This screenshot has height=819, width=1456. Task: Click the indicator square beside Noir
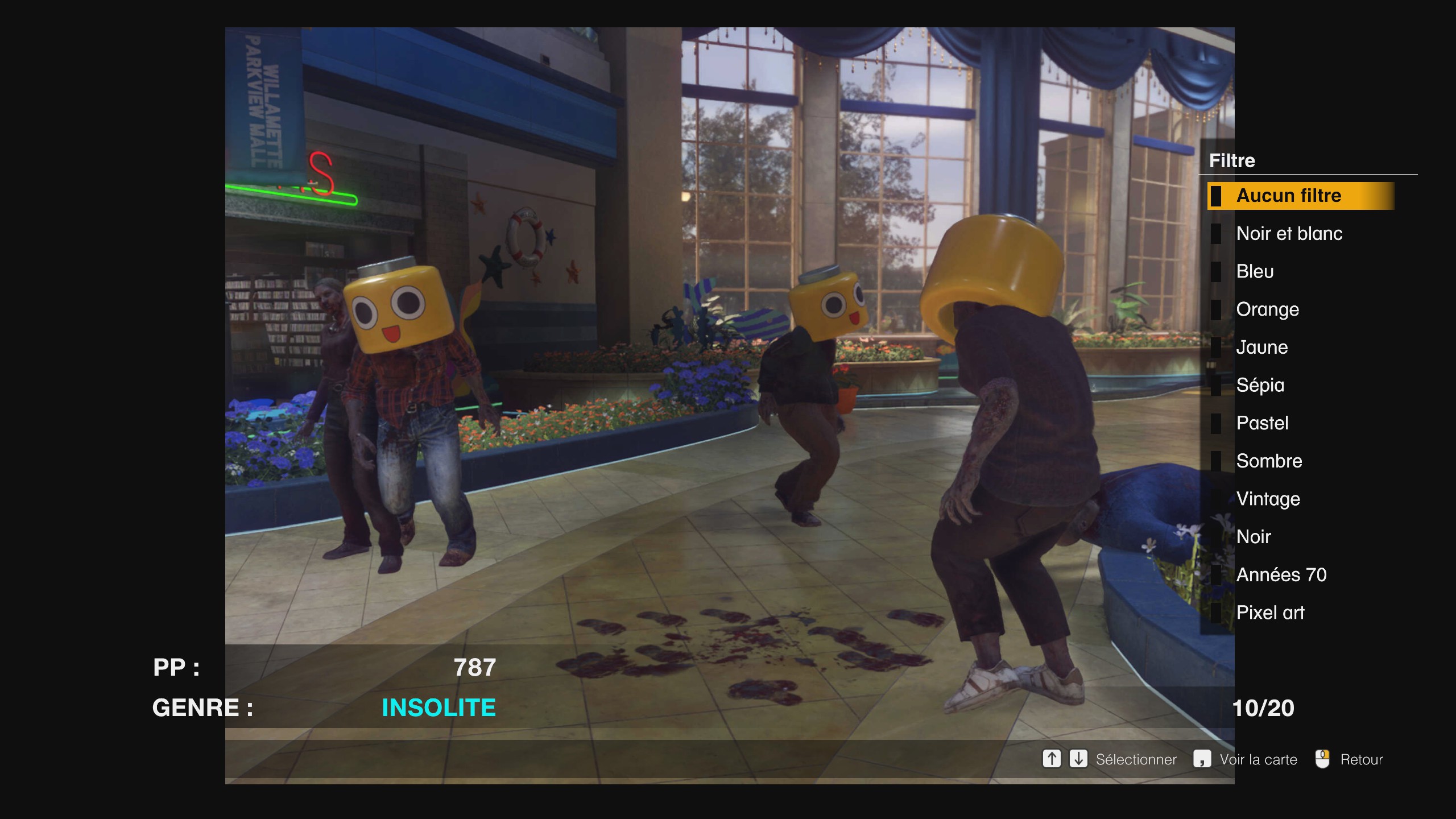[1218, 536]
